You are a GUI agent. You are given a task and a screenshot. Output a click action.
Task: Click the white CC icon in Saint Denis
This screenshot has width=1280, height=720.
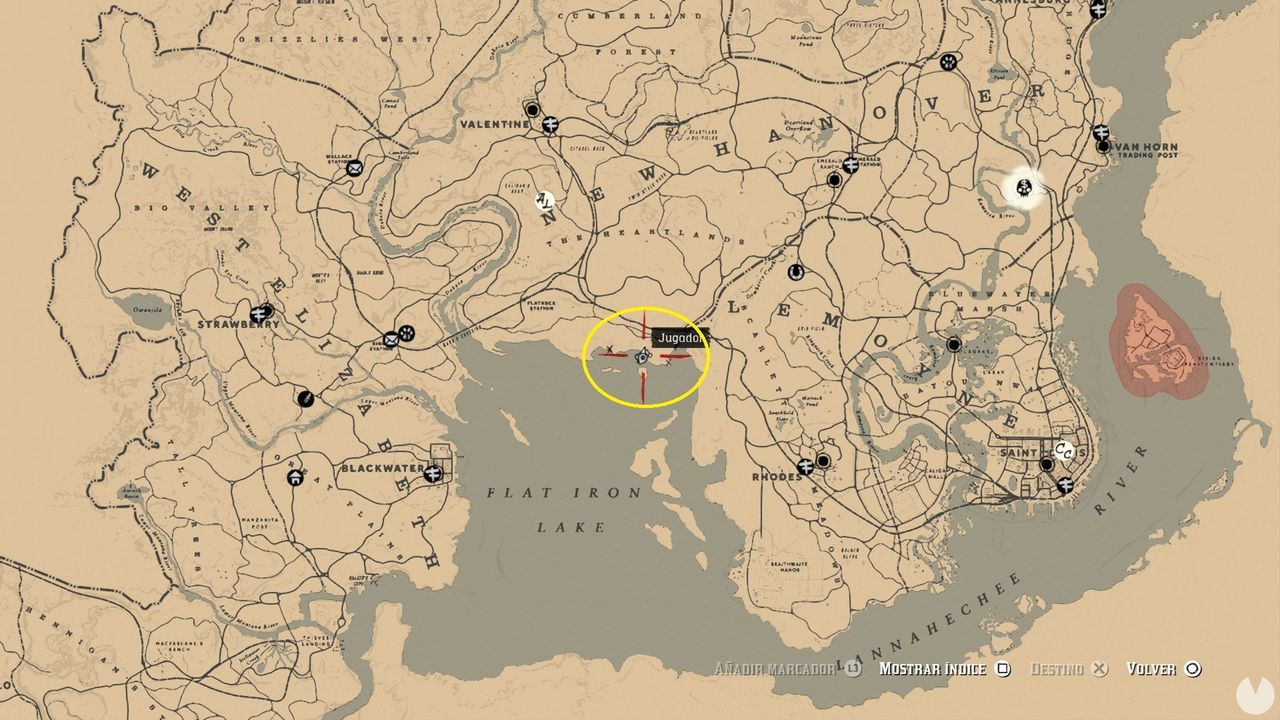pyautogui.click(x=1064, y=451)
